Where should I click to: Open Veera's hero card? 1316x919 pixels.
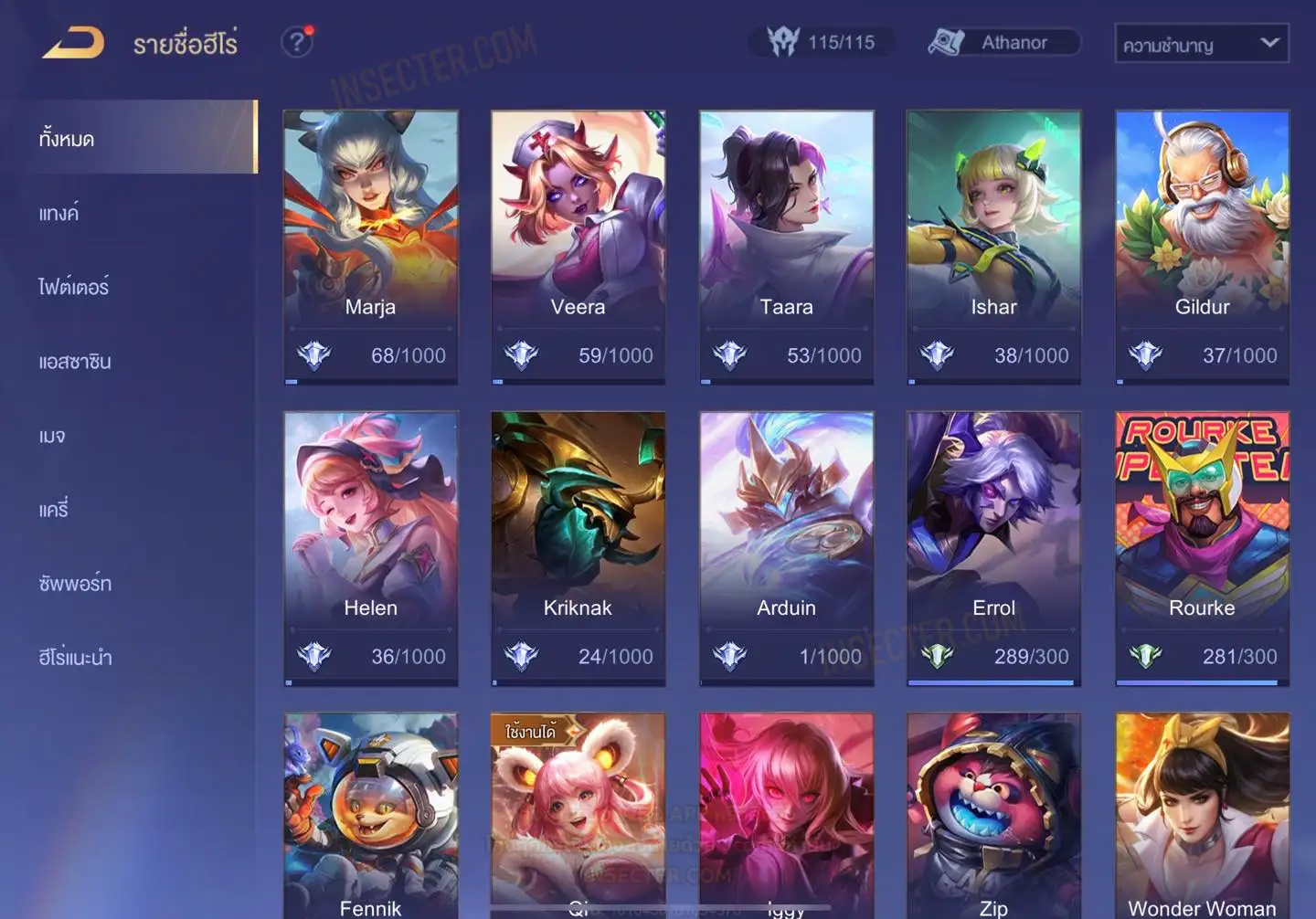(578, 247)
